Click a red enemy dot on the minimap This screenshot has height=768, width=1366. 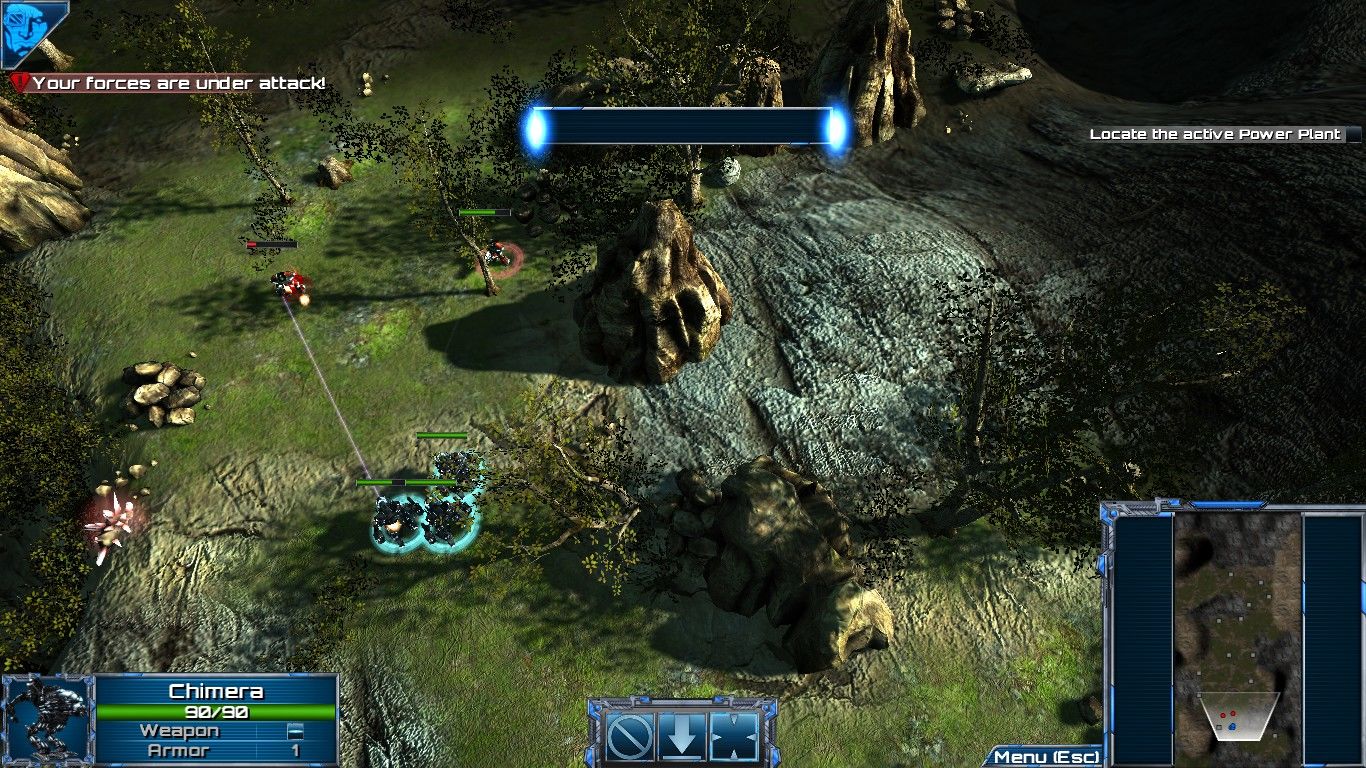point(1223,715)
